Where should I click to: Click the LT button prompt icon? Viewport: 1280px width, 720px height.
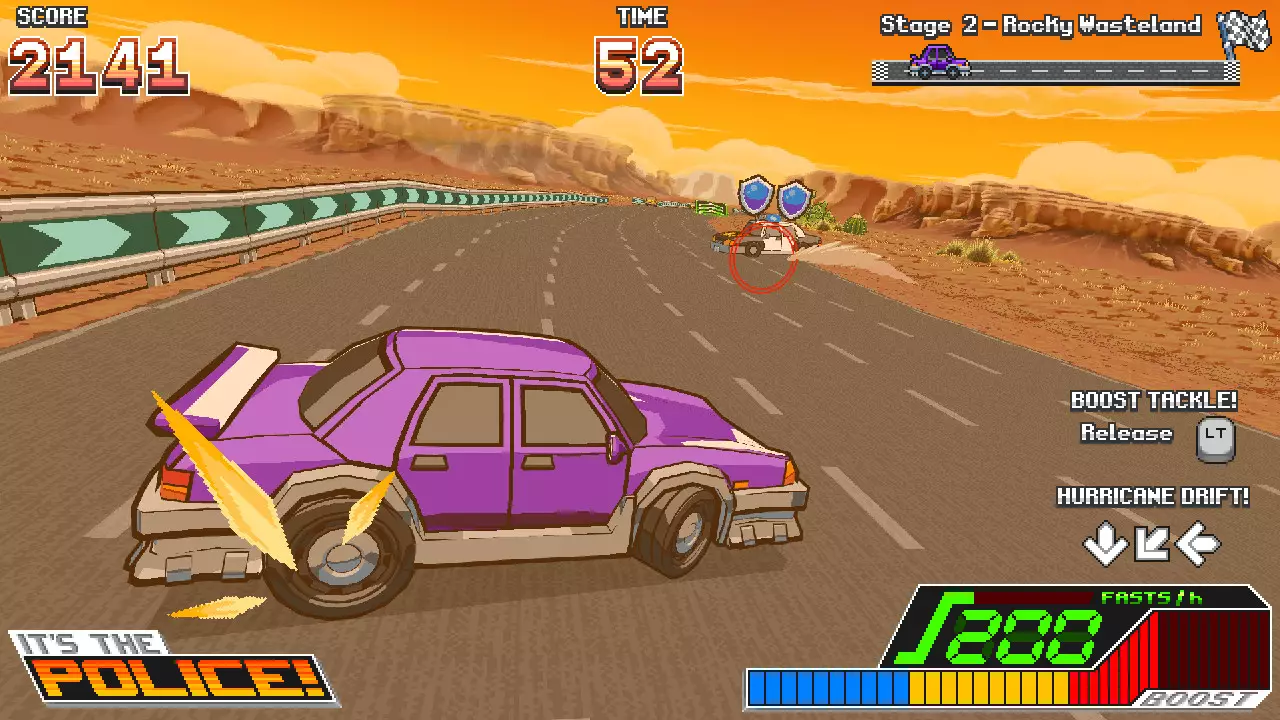click(x=1216, y=438)
